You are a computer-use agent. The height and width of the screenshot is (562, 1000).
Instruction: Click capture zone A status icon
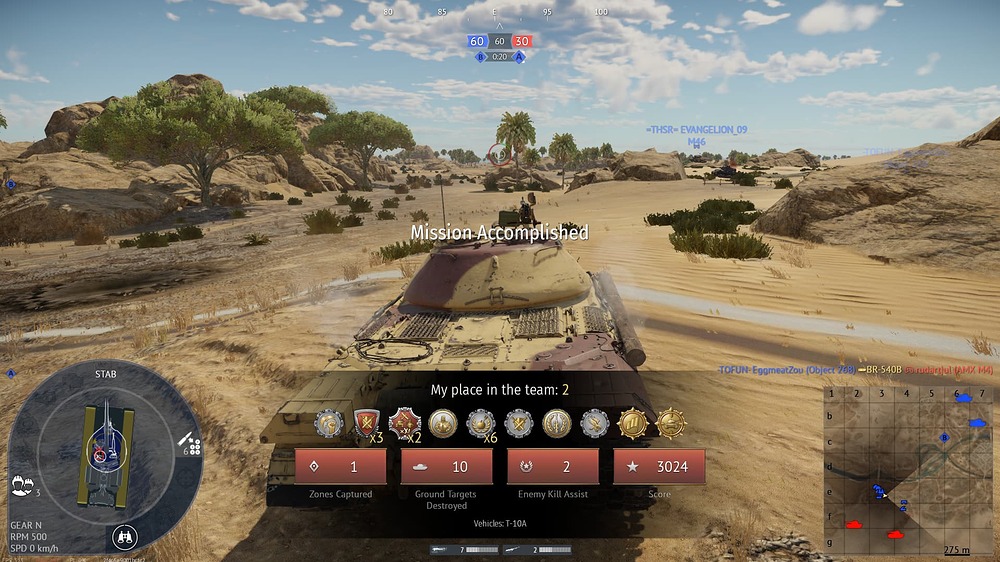click(519, 57)
